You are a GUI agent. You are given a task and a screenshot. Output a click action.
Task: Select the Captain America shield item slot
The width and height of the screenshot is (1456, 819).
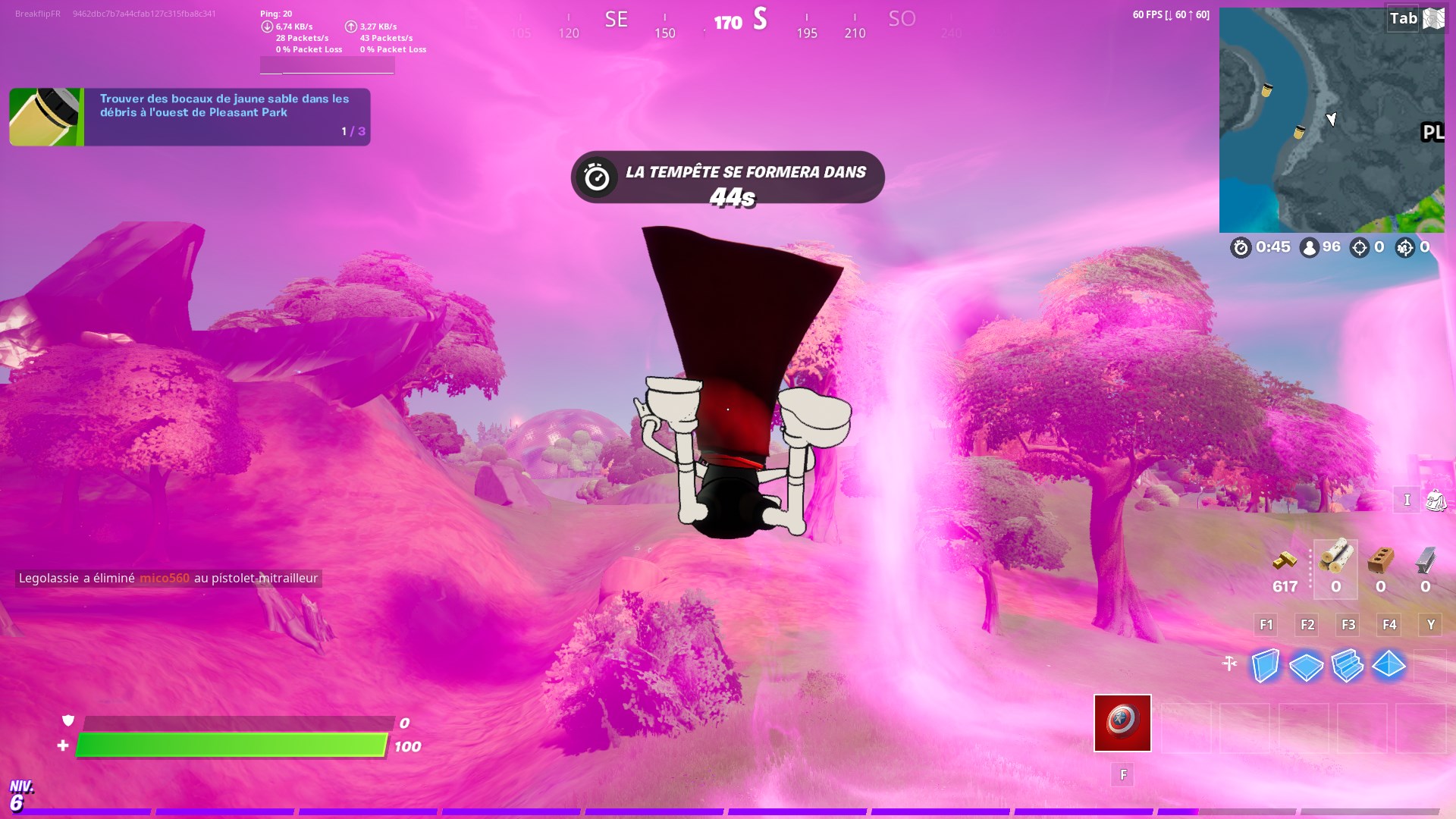1122,723
